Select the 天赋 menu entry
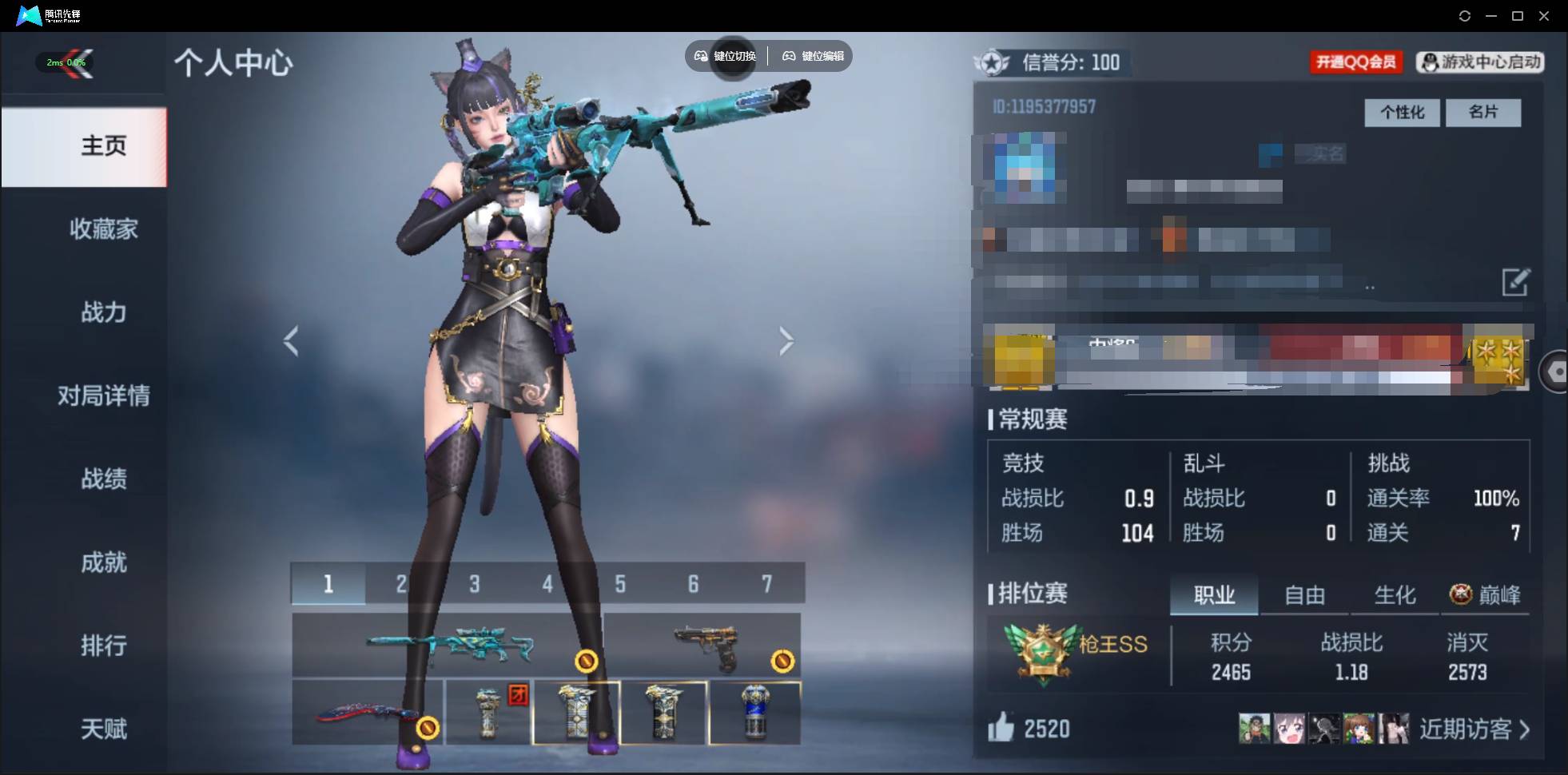This screenshot has width=1568, height=775. [x=103, y=729]
